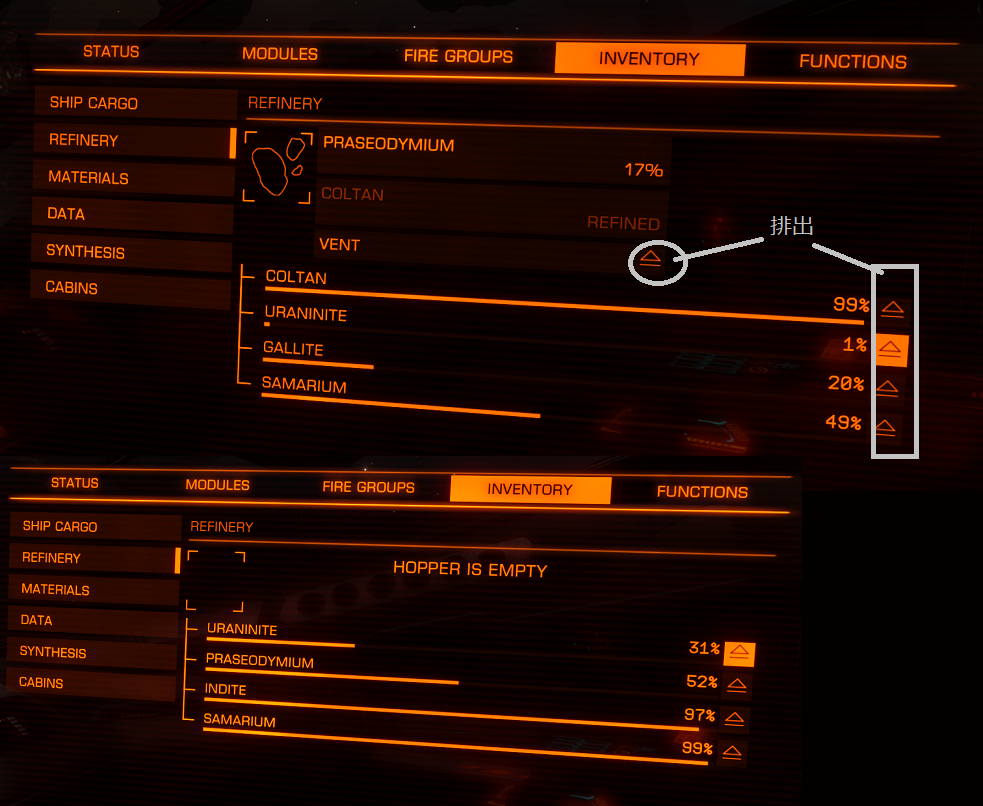
Task: Vent the Gallite bin at 20%
Action: pyautogui.click(x=887, y=387)
